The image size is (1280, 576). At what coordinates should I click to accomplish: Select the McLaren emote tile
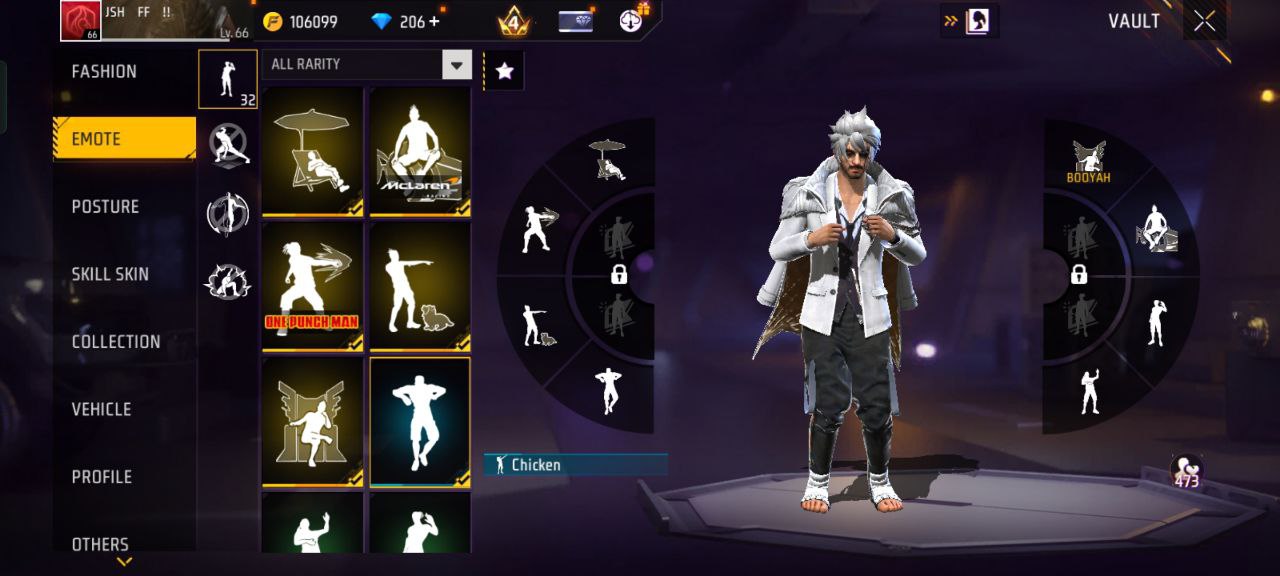[420, 150]
